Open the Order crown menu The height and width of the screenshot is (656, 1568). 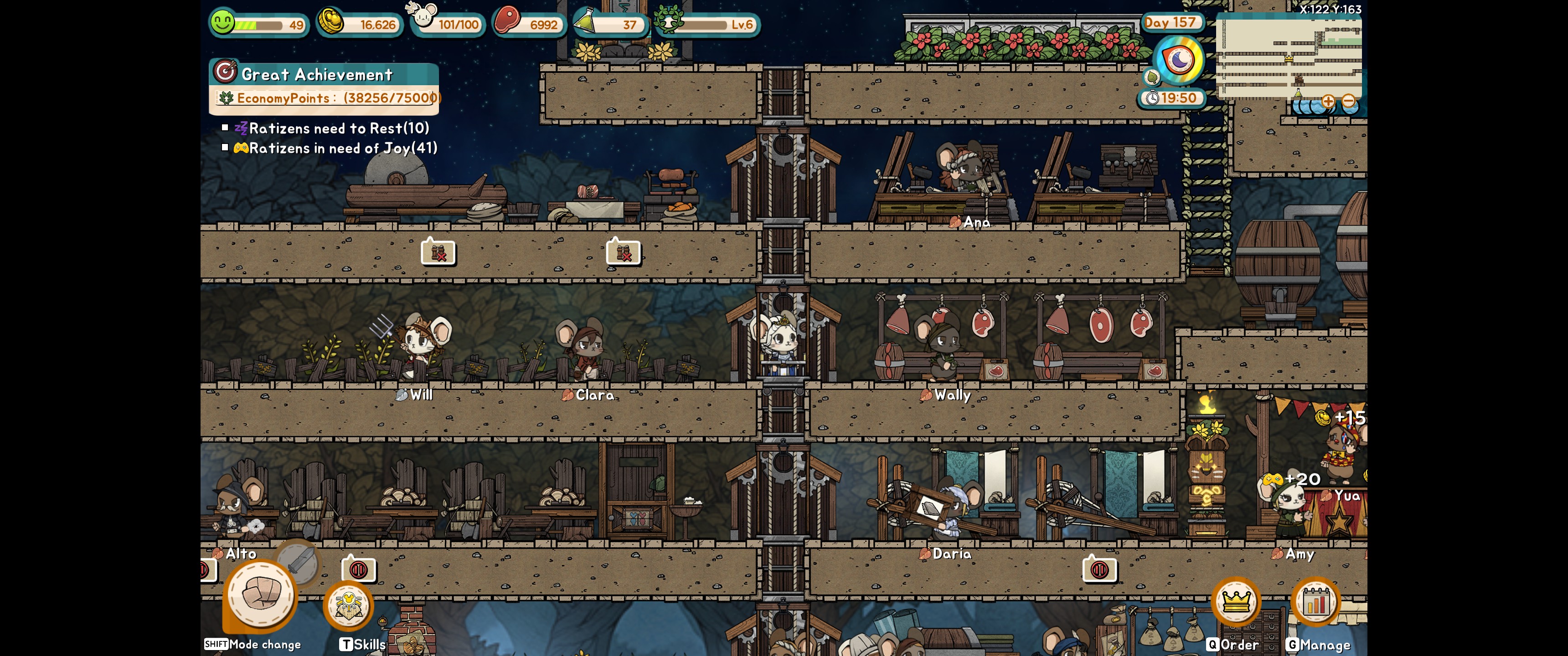click(x=1235, y=602)
